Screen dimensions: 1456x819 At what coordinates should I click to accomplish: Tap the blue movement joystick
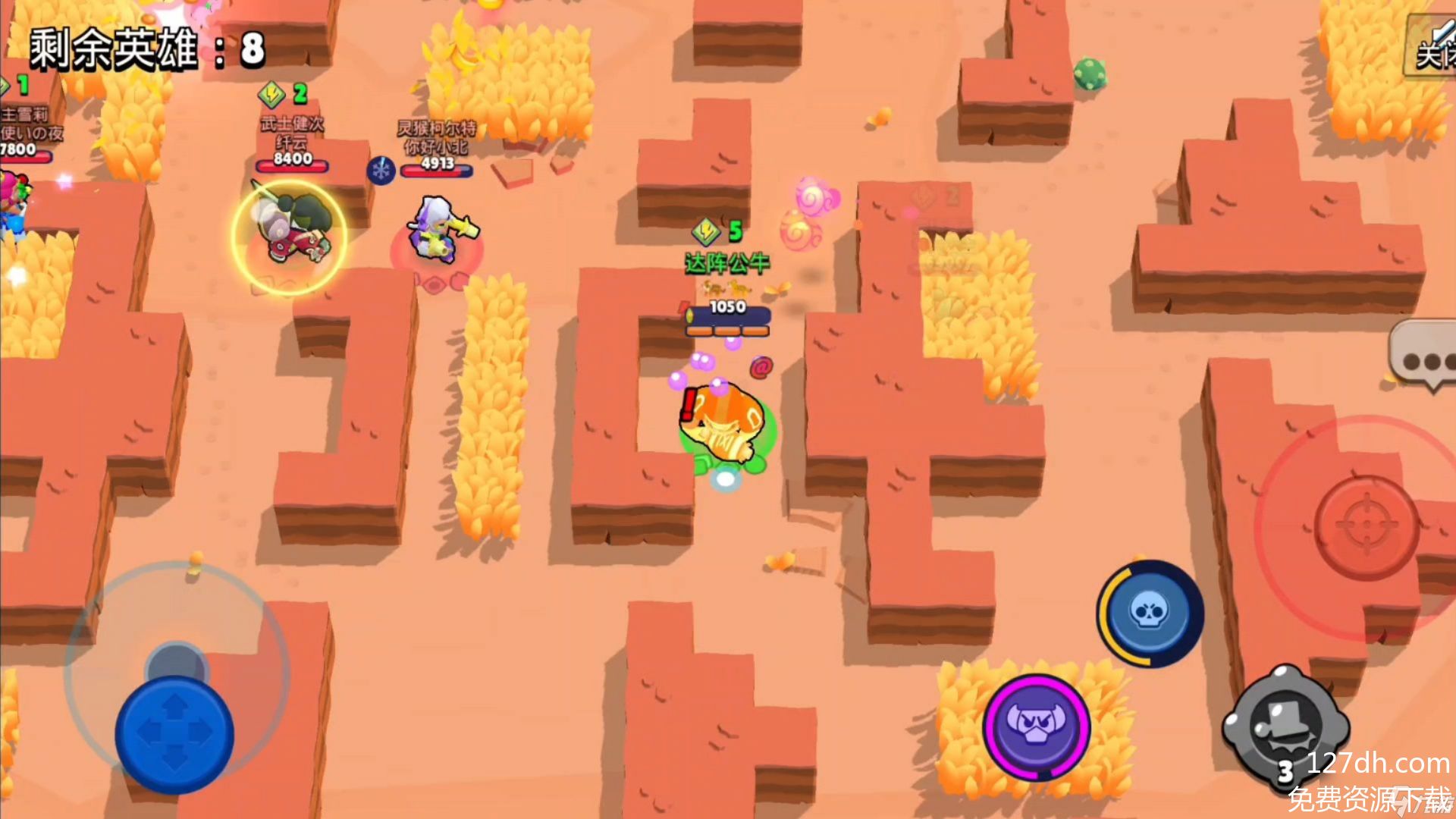tap(174, 733)
